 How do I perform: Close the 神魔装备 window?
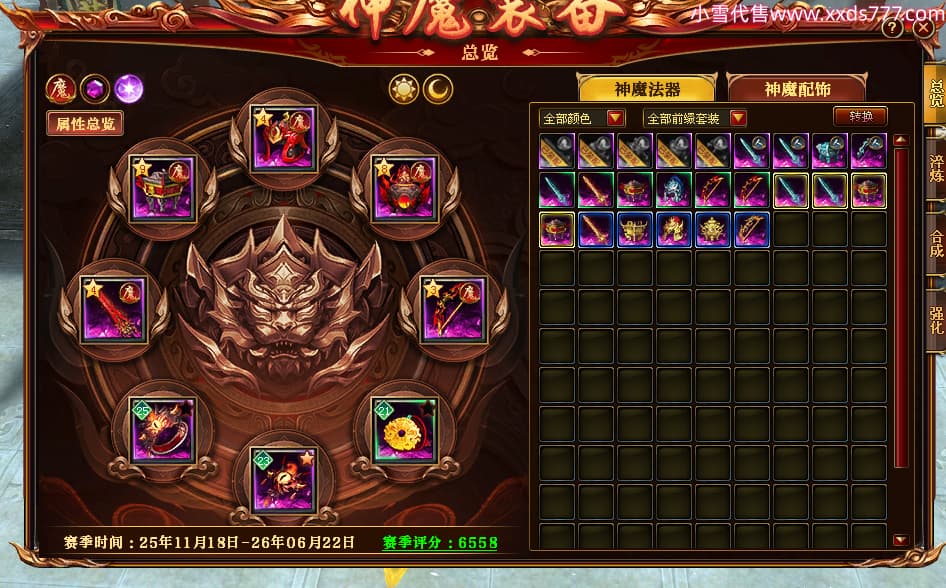(923, 28)
